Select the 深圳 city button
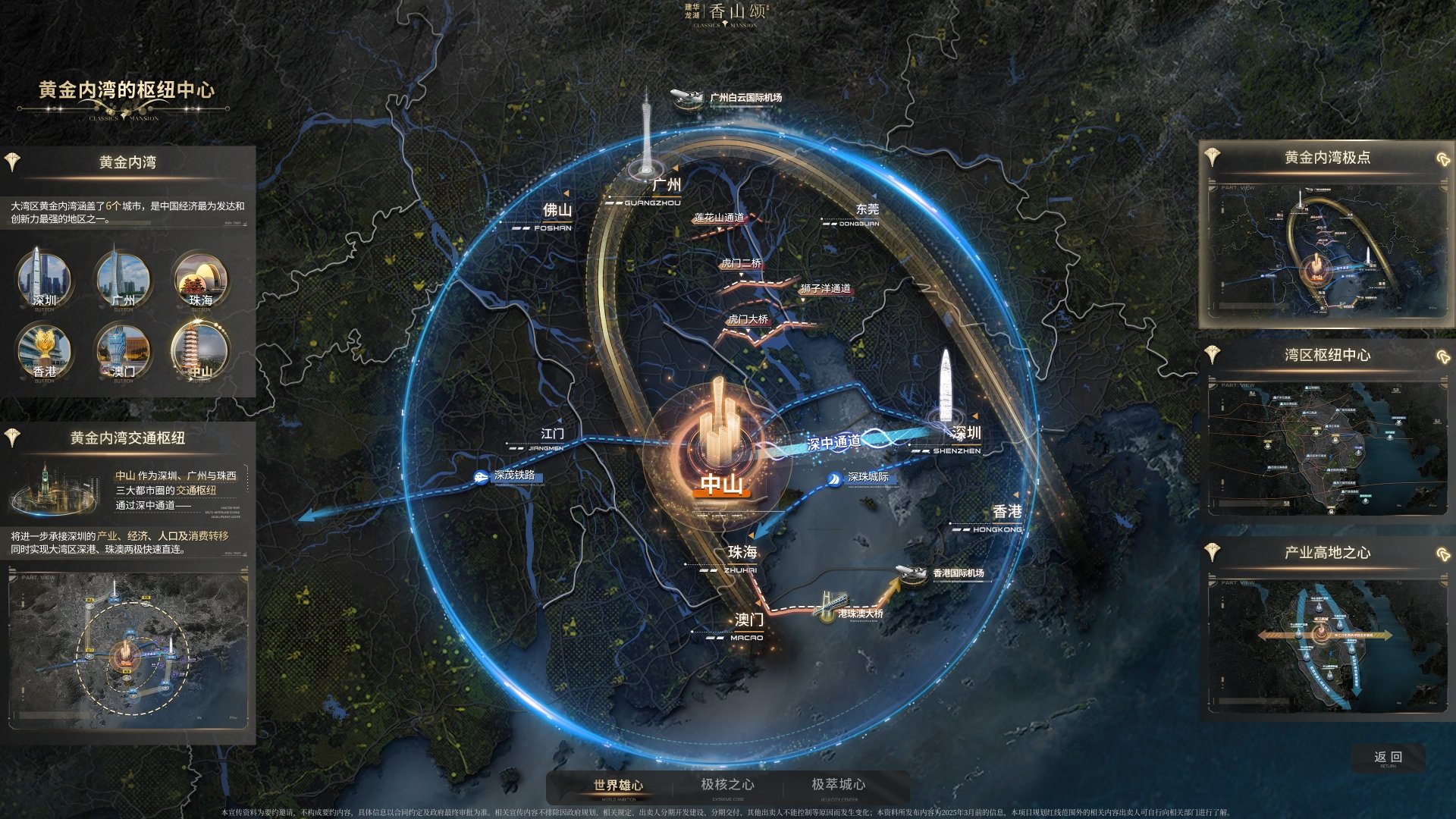 pyautogui.click(x=44, y=278)
